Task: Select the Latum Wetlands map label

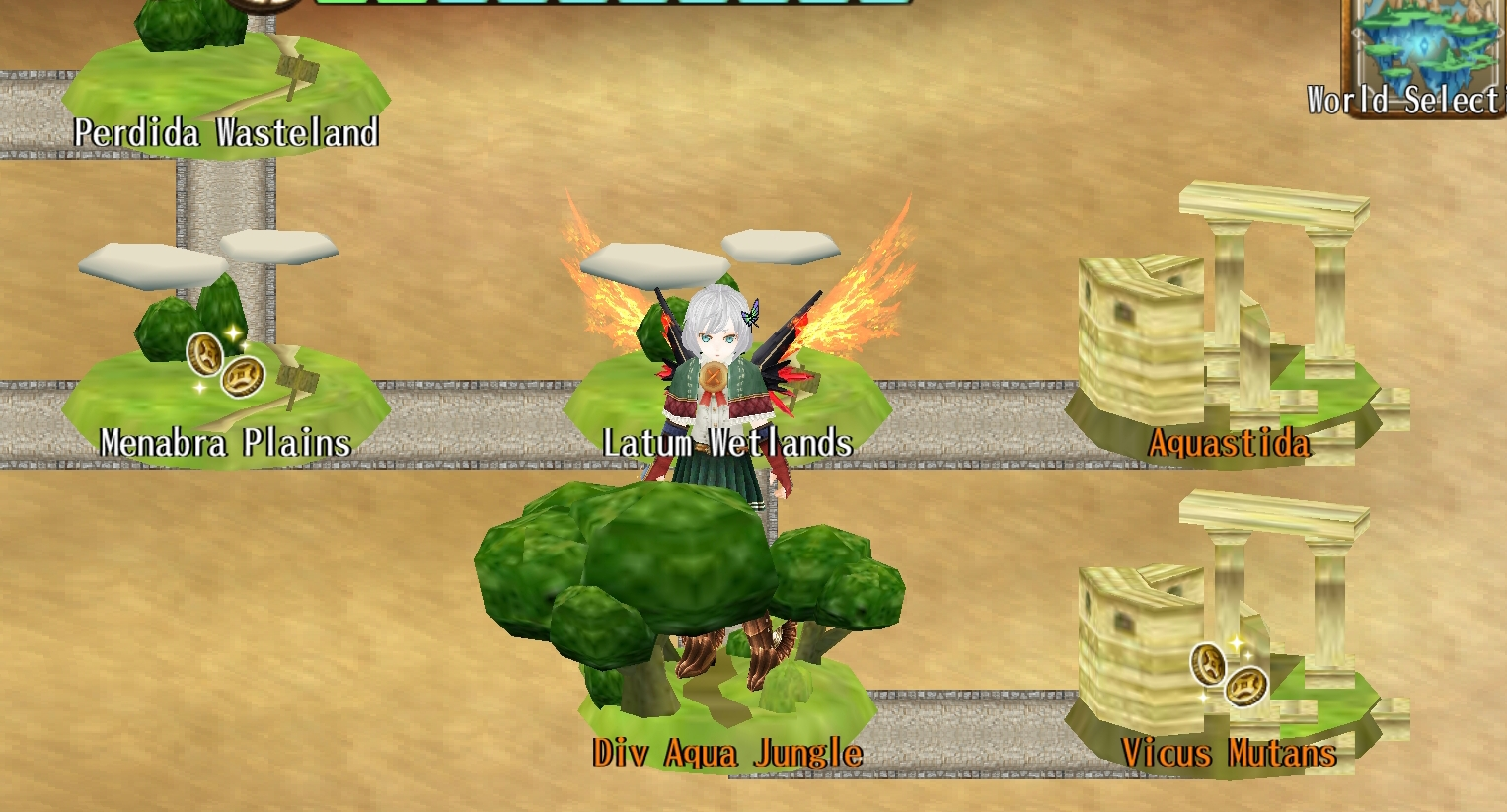Action: pyautogui.click(x=727, y=444)
